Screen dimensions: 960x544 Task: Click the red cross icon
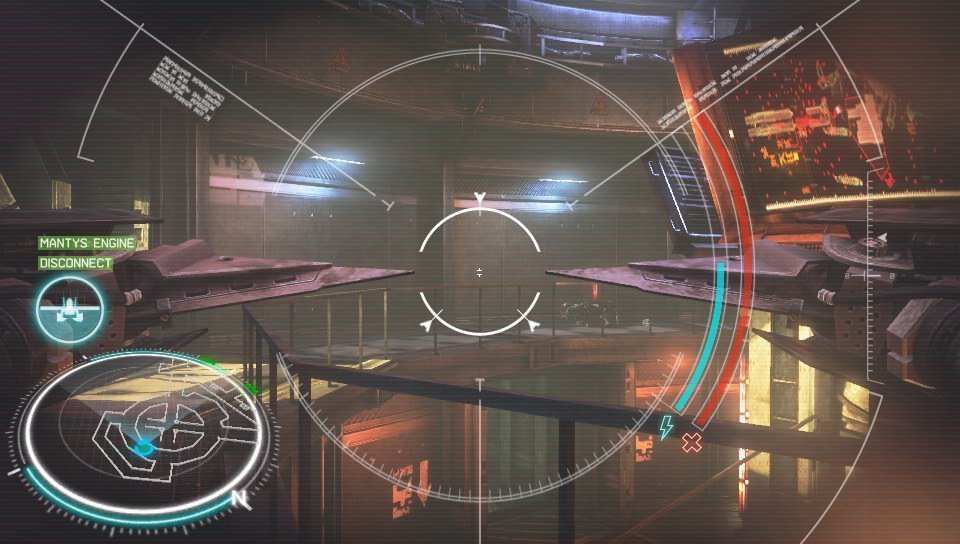point(691,442)
